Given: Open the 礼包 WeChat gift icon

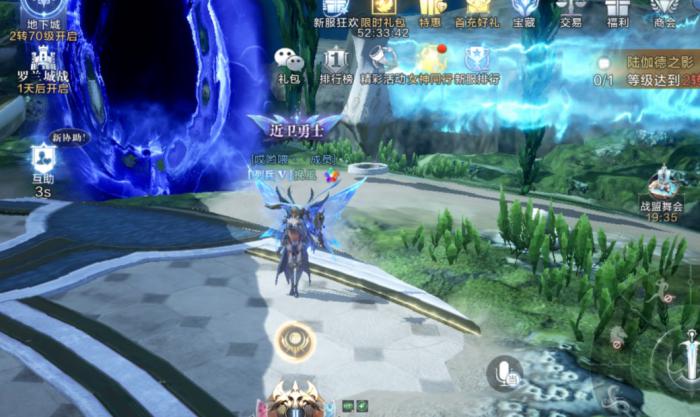Looking at the screenshot, I should pyautogui.click(x=289, y=62).
